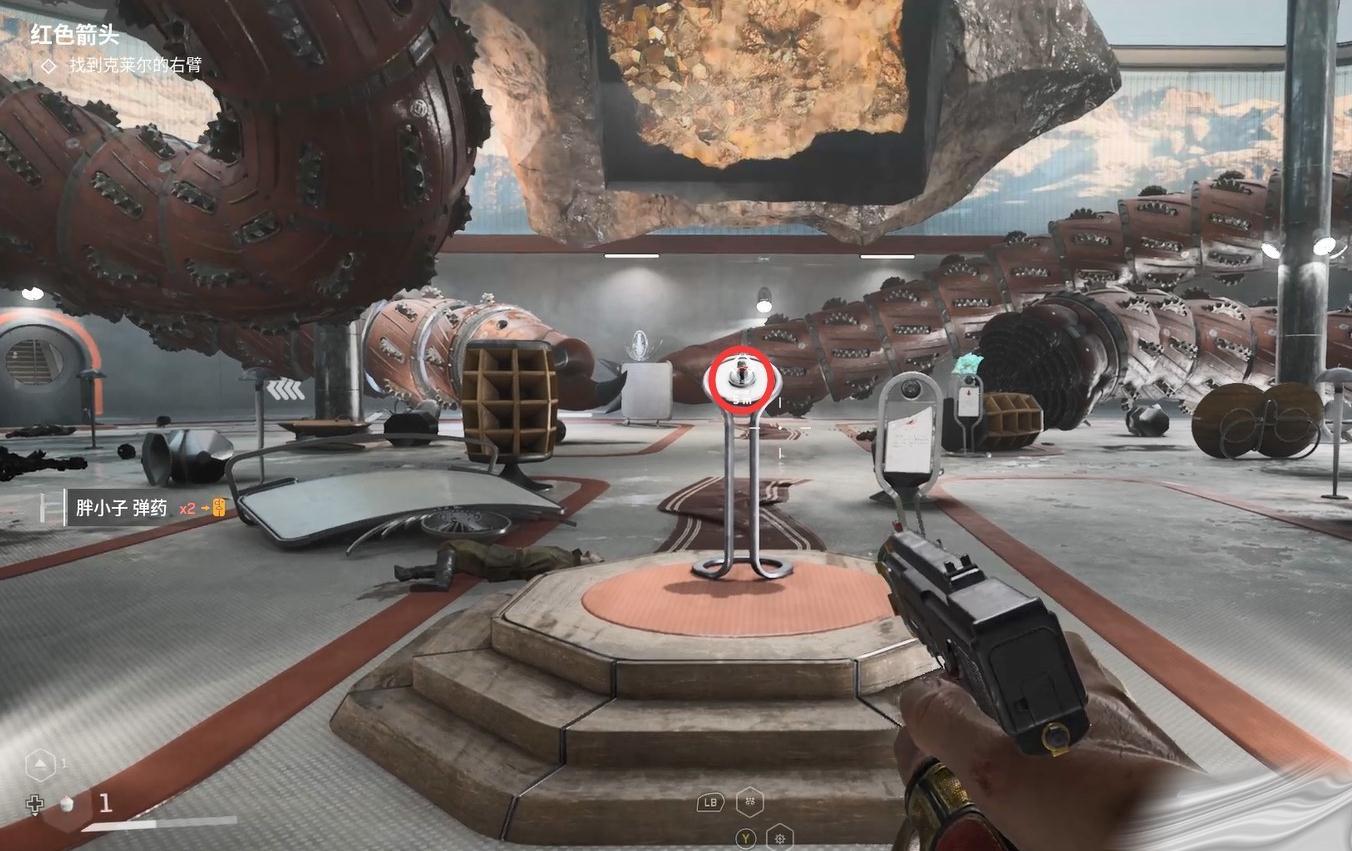The image size is (1352, 851).
Task: Select the hexagon triangle consumable slot
Action: point(40,766)
